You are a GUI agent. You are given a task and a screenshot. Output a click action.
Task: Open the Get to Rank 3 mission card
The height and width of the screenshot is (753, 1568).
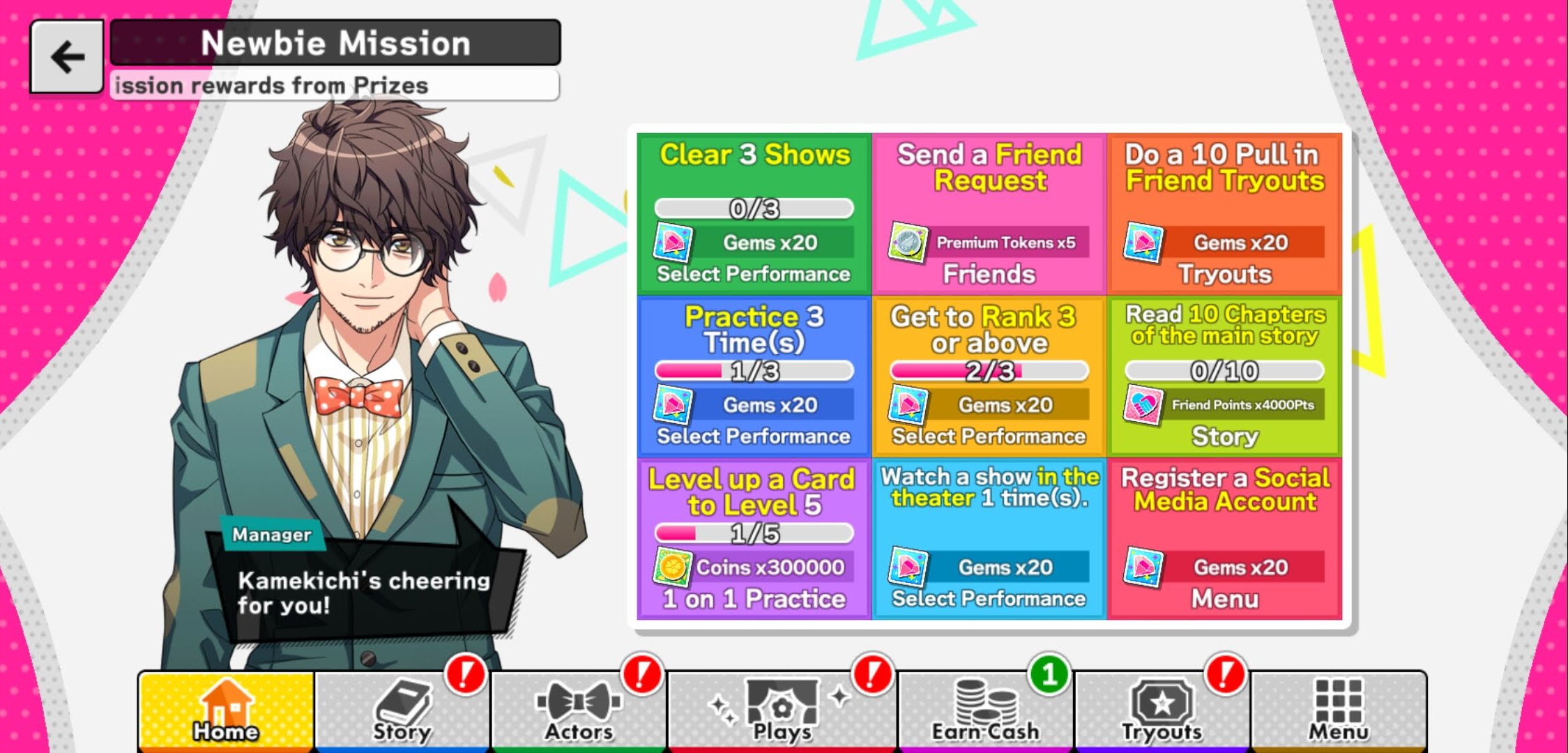coord(989,376)
